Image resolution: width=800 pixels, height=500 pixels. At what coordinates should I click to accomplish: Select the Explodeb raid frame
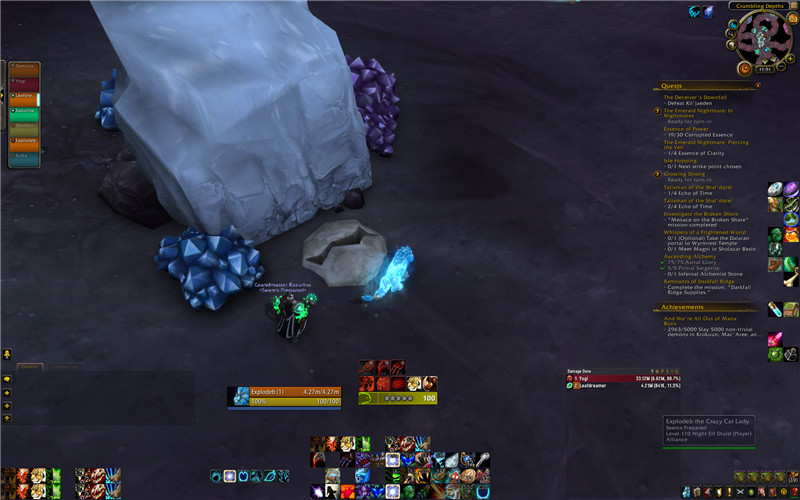pos(24,141)
